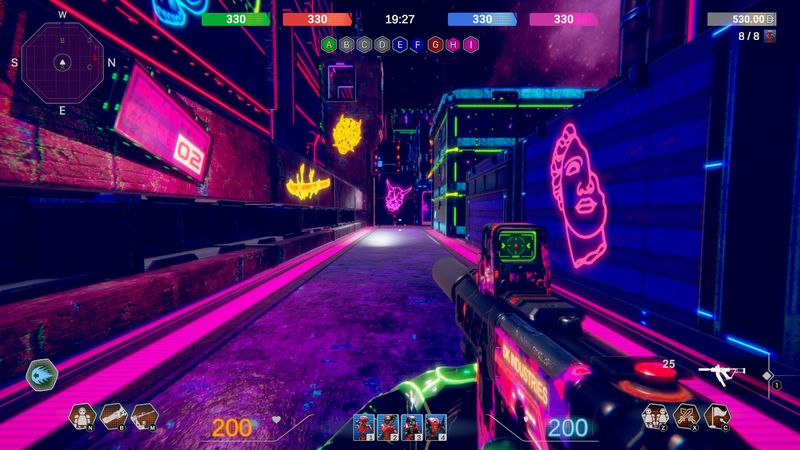Select the M-key rifle command icon

click(144, 416)
